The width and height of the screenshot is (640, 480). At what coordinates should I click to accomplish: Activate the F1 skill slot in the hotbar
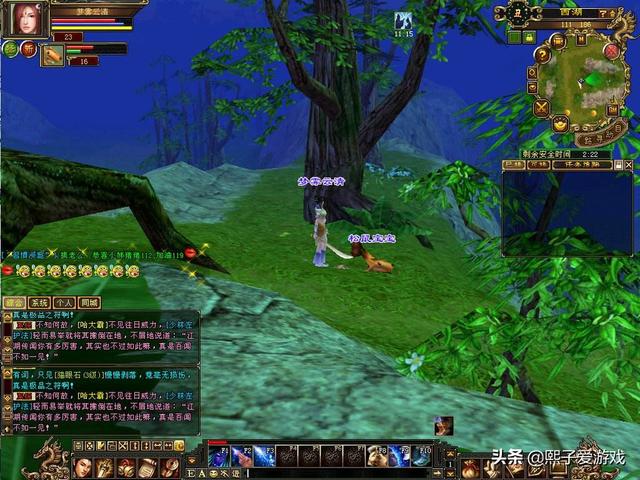[x=217, y=456]
